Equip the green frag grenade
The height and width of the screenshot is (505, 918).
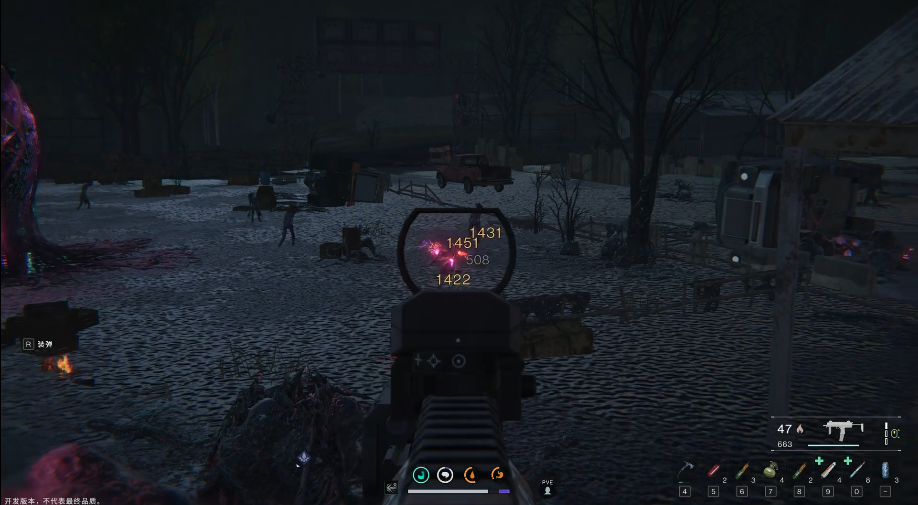(x=771, y=471)
